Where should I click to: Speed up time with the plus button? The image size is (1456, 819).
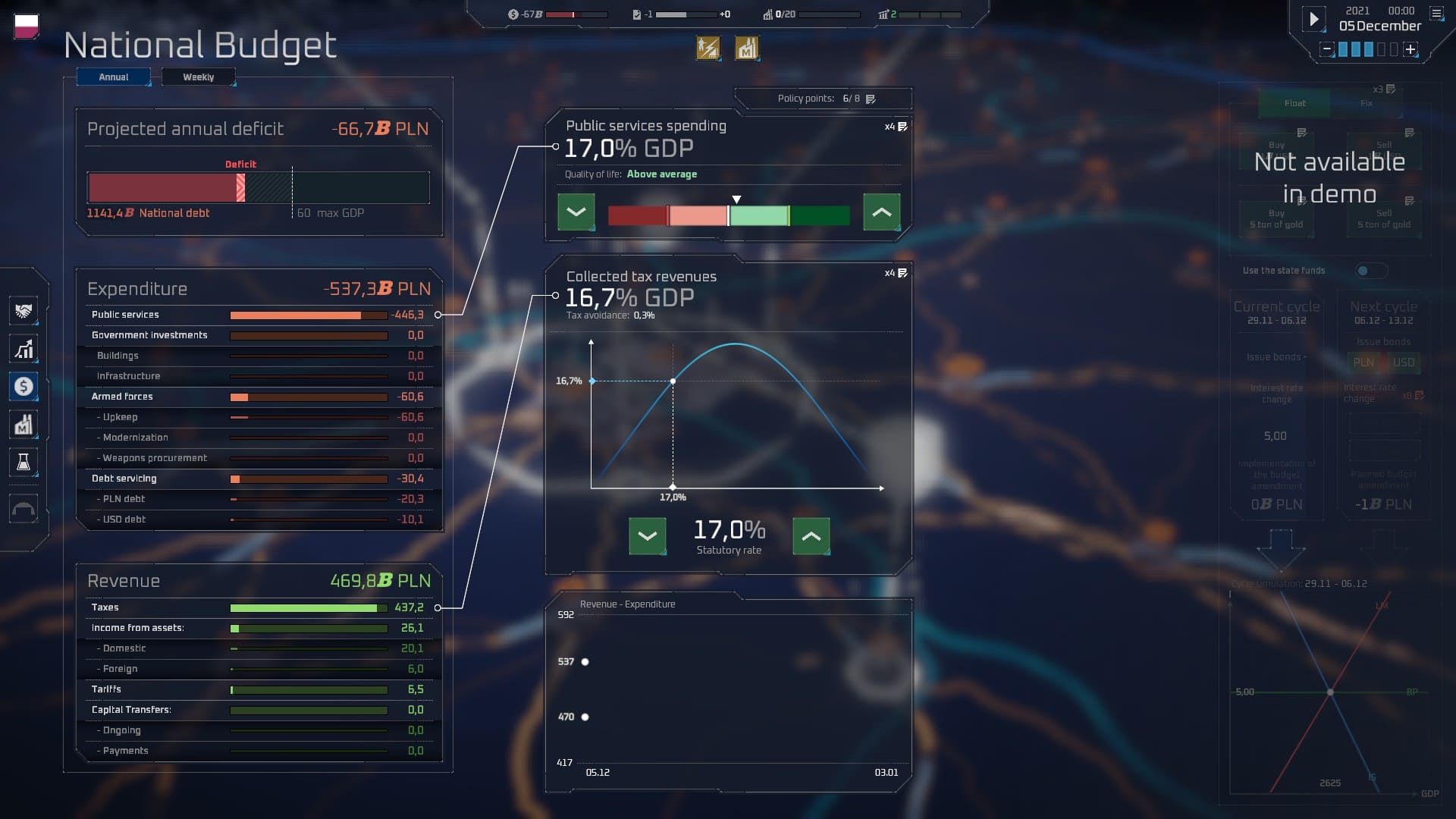[1410, 49]
